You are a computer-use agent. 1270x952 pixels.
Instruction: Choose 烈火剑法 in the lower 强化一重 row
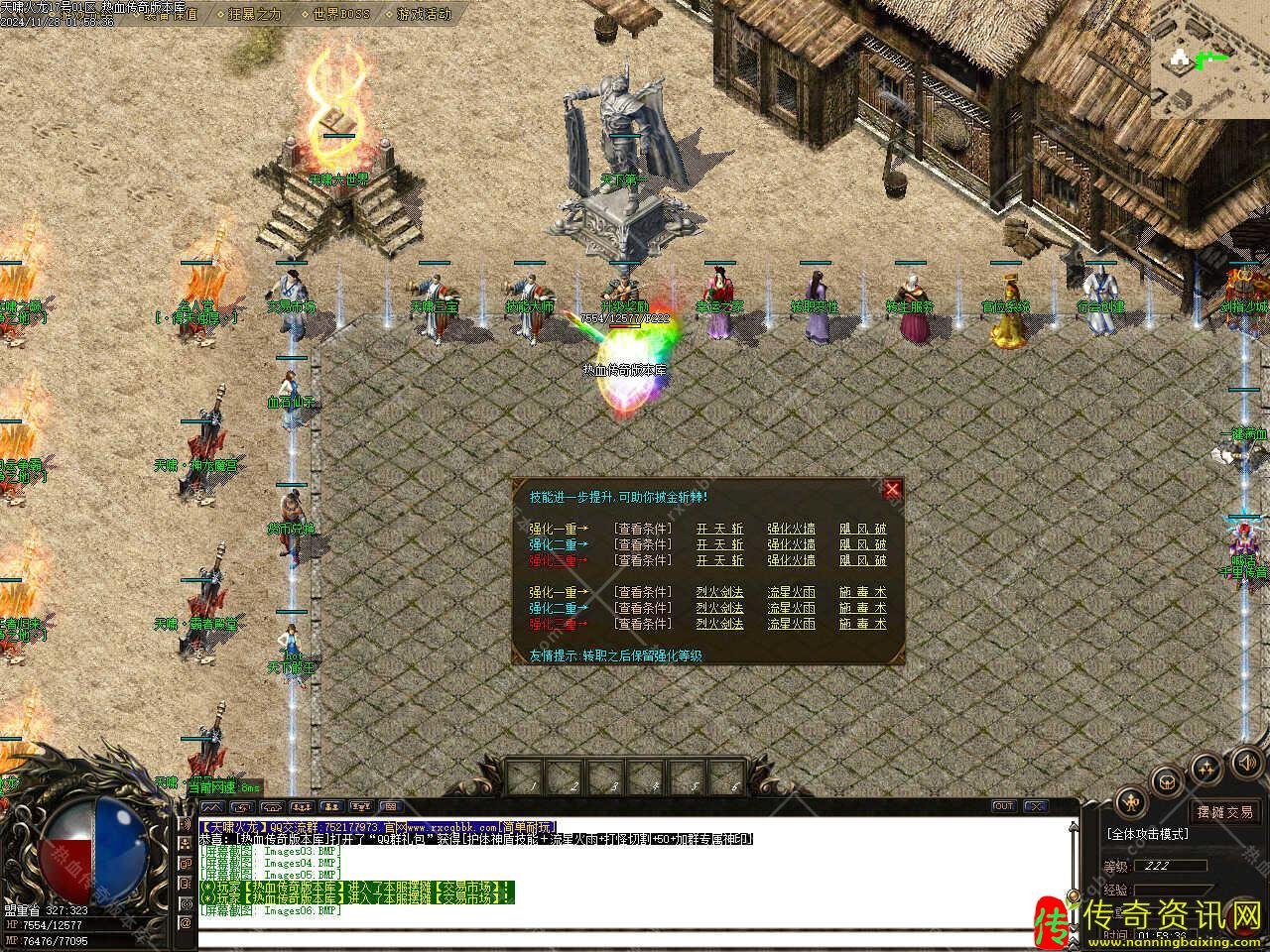point(719,592)
